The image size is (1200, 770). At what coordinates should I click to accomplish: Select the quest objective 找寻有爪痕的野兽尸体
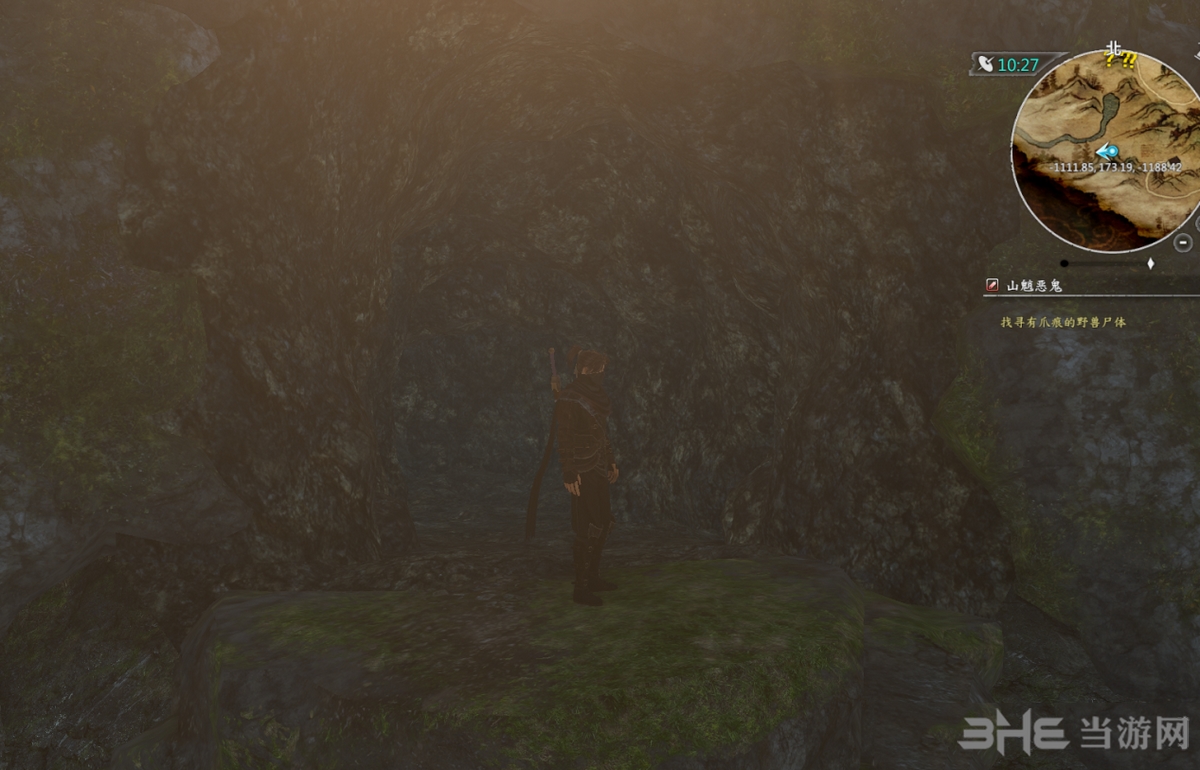pyautogui.click(x=1063, y=323)
